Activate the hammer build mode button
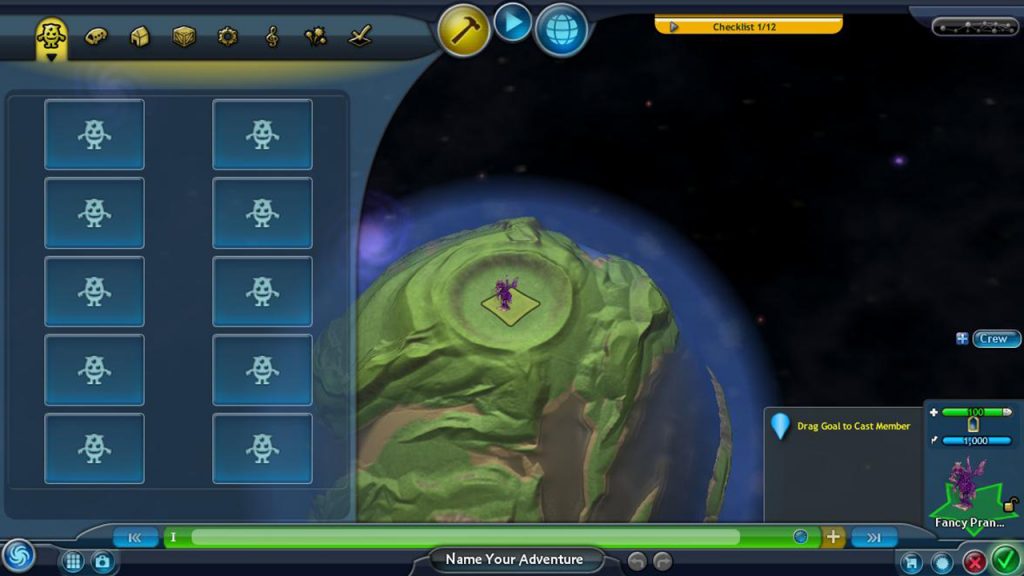This screenshot has height=576, width=1024. [464, 30]
